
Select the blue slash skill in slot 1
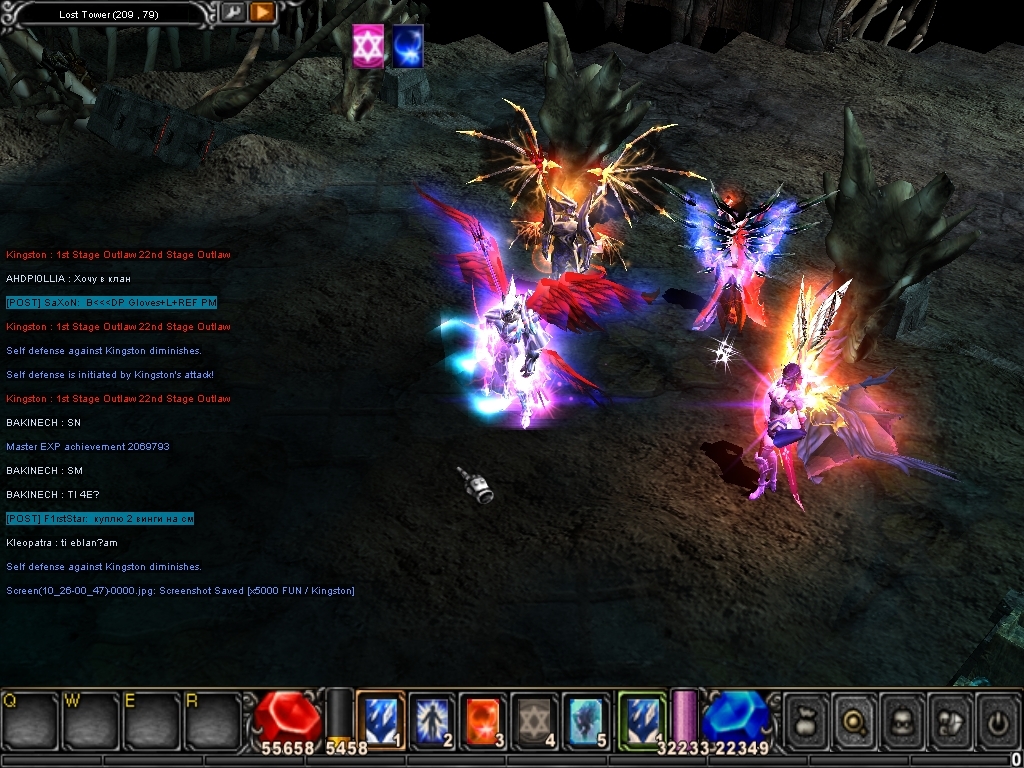tap(380, 719)
